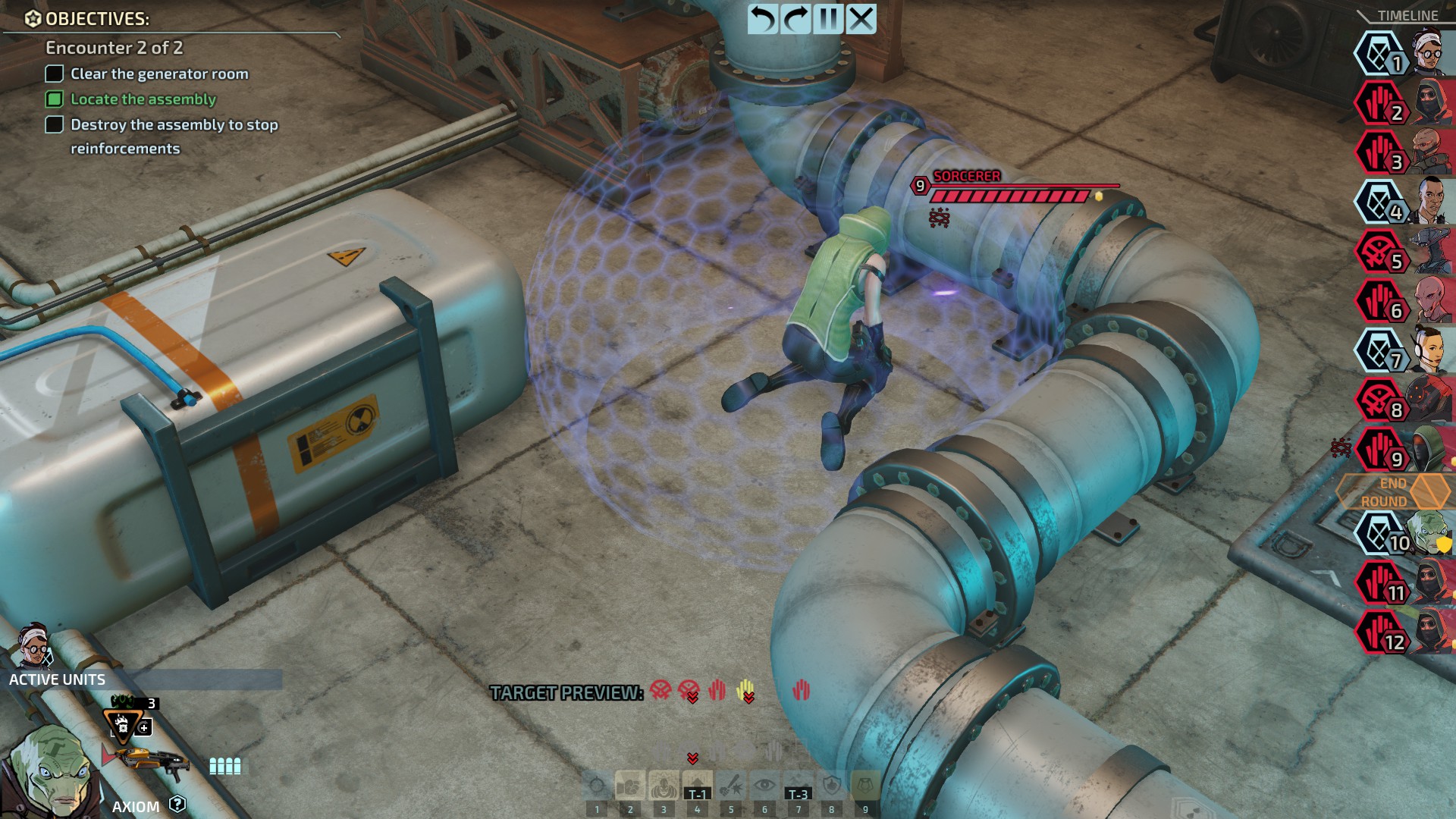Activate the eye overwatch ability
Viewport: 1456px width, 819px height.
pos(764,786)
